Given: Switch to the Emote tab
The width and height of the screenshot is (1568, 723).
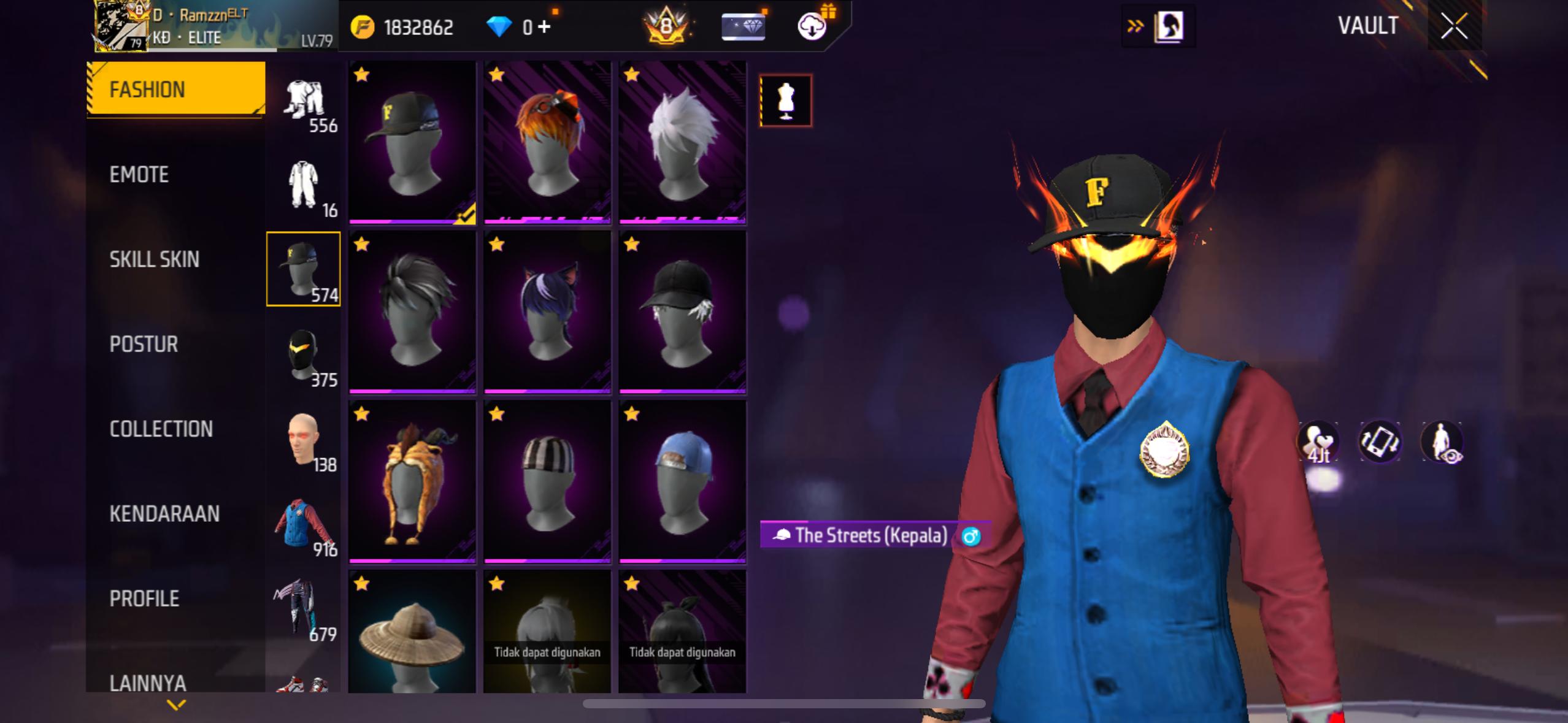Looking at the screenshot, I should coord(139,175).
